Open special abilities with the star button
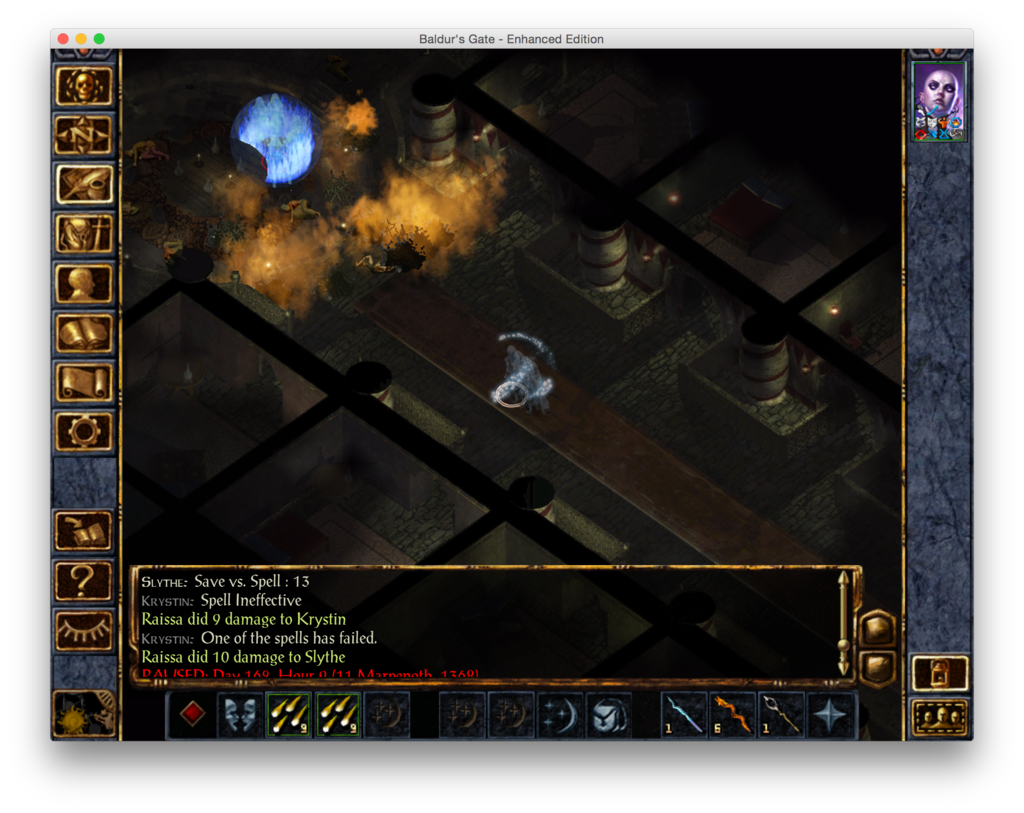 coord(832,715)
